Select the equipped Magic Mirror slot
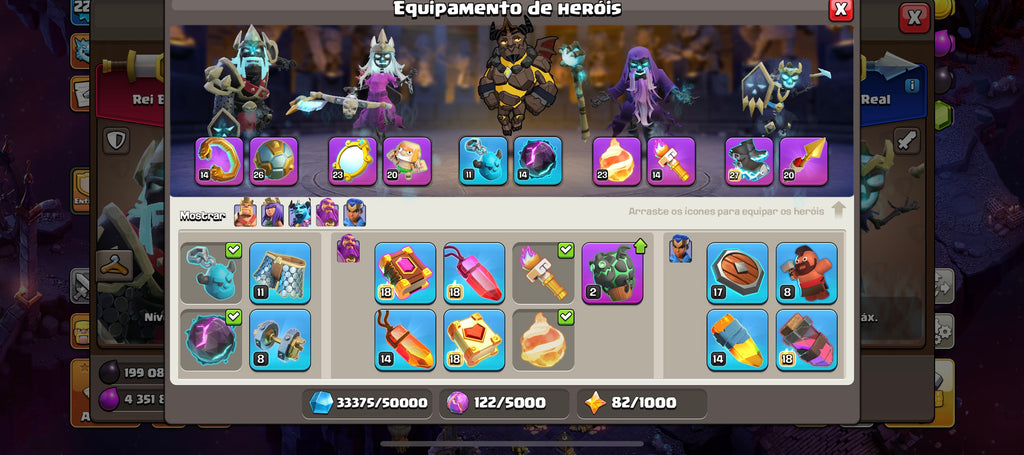The height and width of the screenshot is (455, 1024). click(x=352, y=161)
